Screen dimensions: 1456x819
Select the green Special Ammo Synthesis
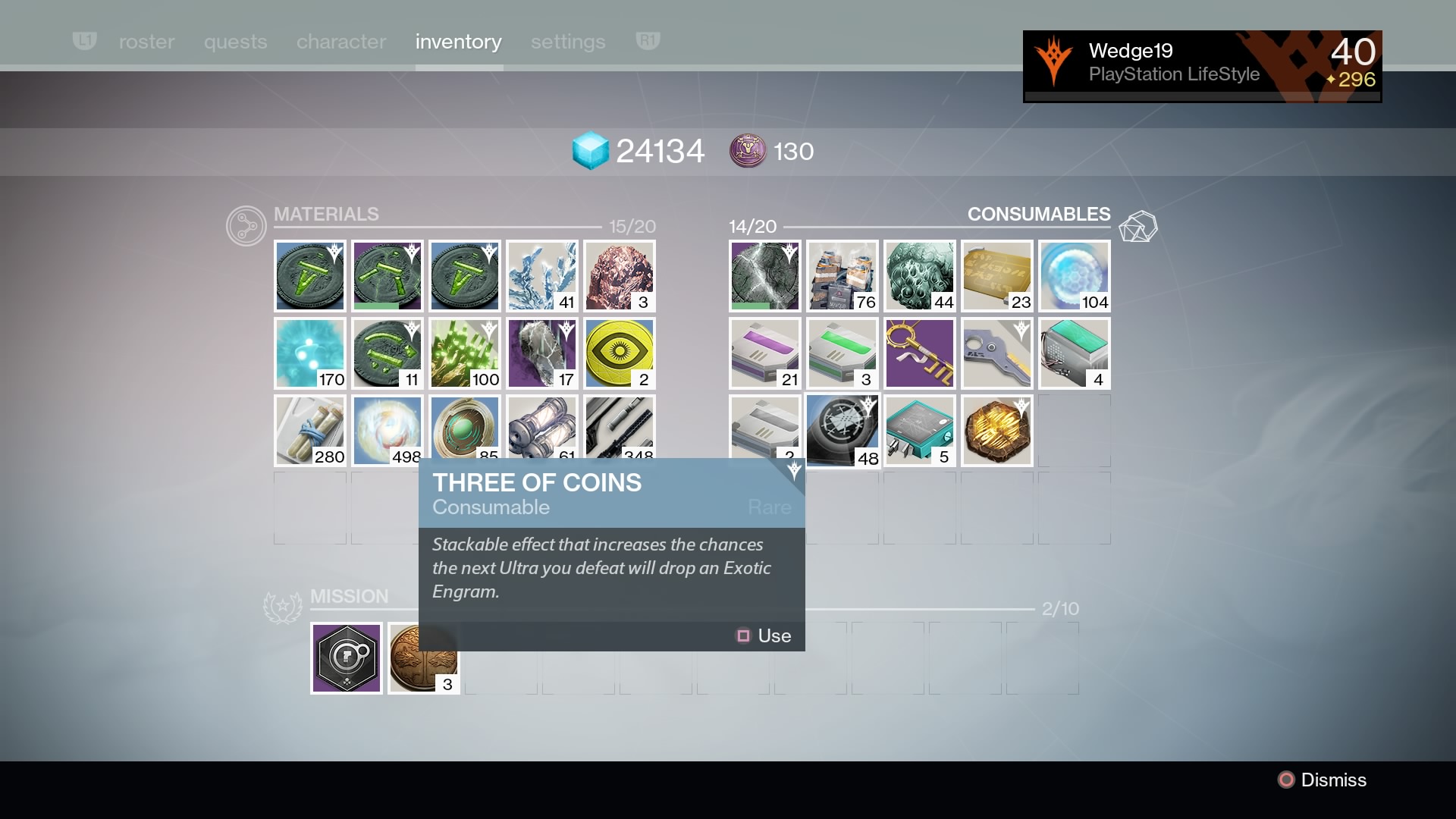coord(841,353)
